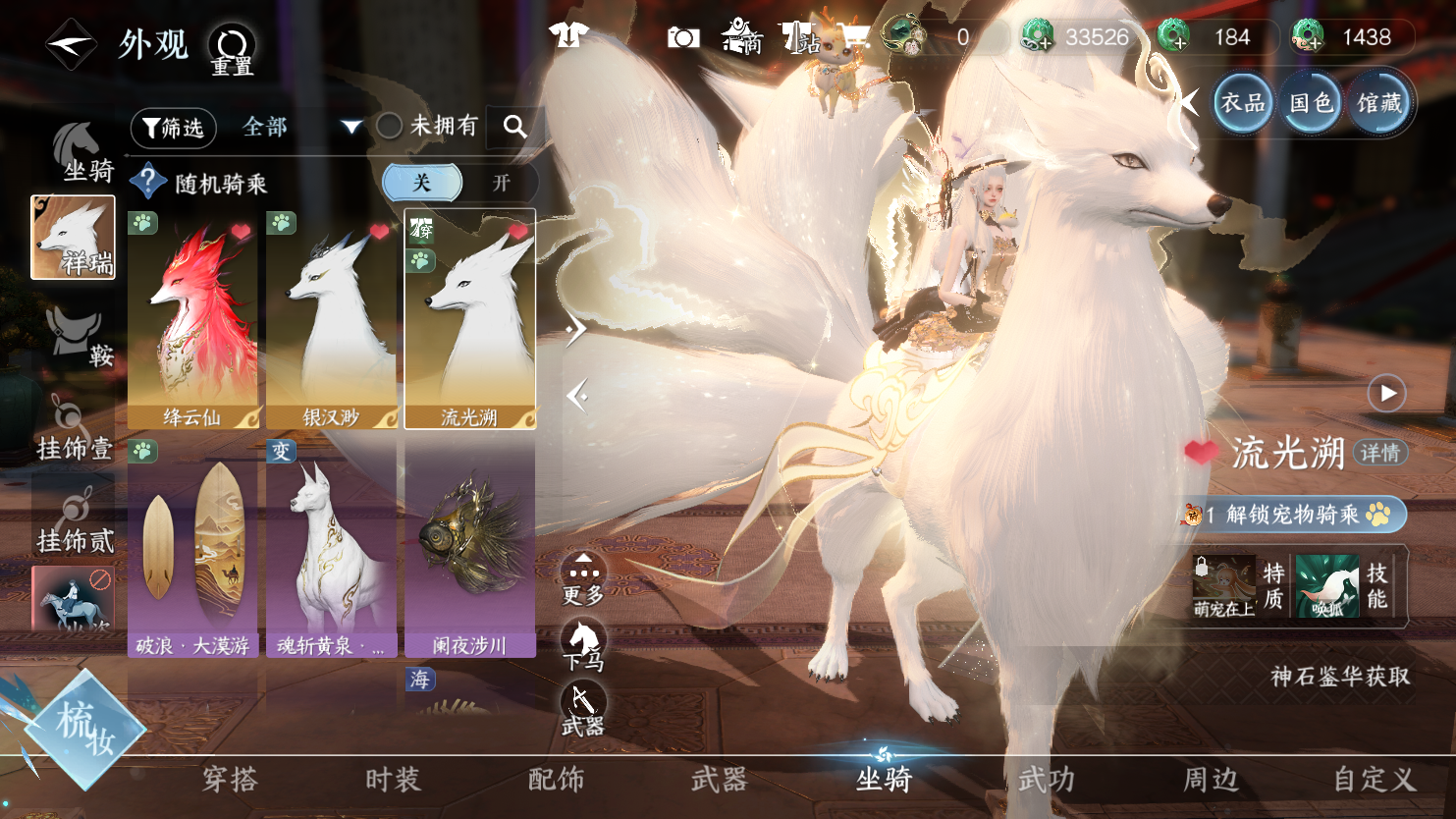This screenshot has width=1456, height=819.
Task: Open the mount search magnifier
Action: point(514,127)
